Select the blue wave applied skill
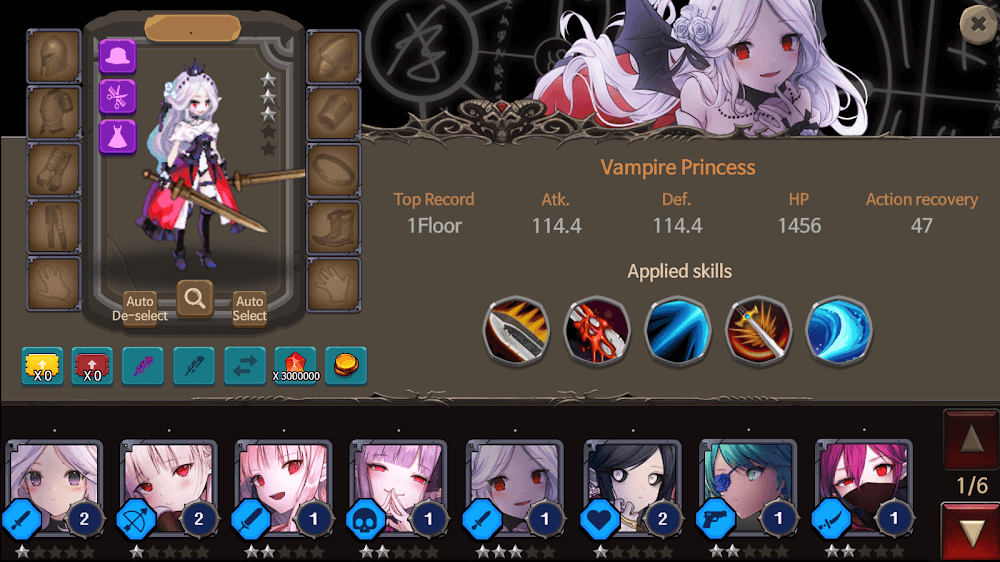This screenshot has height=562, width=1000. [x=839, y=329]
